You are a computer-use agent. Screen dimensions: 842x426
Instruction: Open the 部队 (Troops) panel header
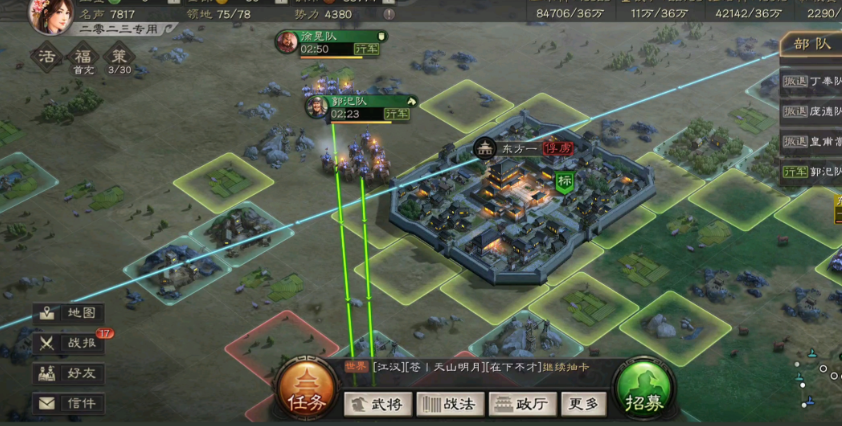tap(811, 44)
